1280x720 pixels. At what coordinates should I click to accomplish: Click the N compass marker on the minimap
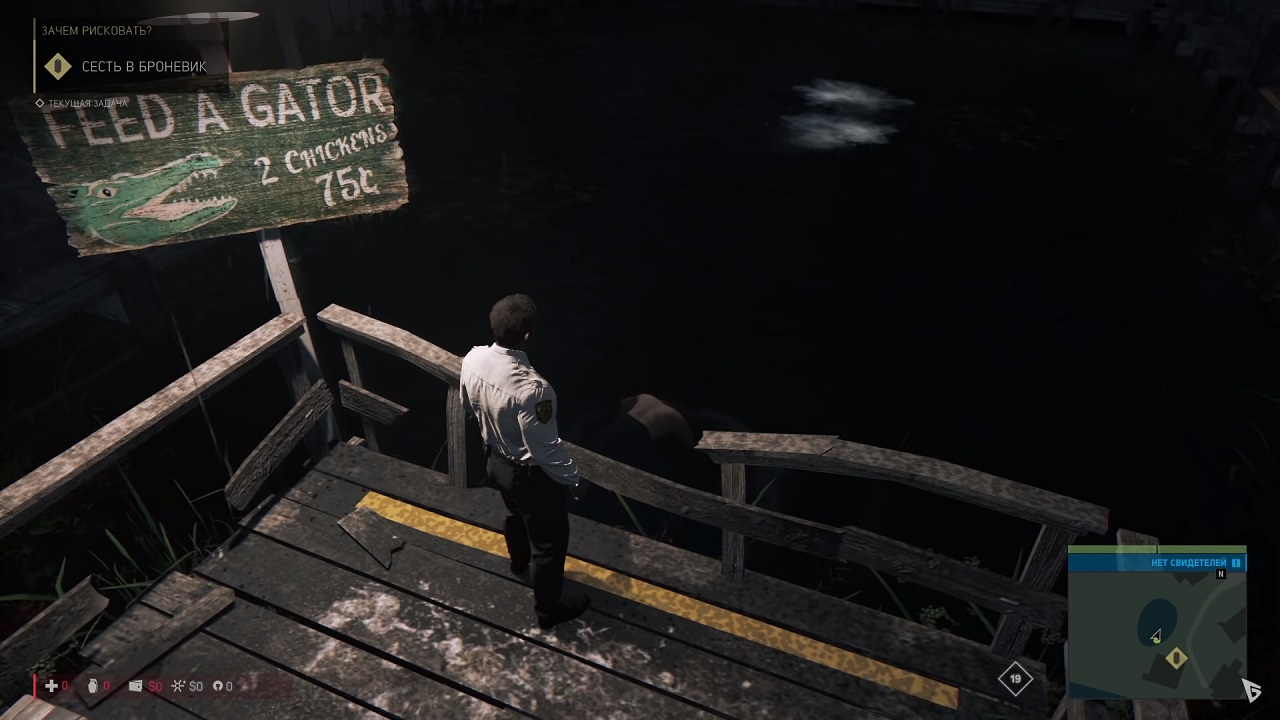(1220, 574)
